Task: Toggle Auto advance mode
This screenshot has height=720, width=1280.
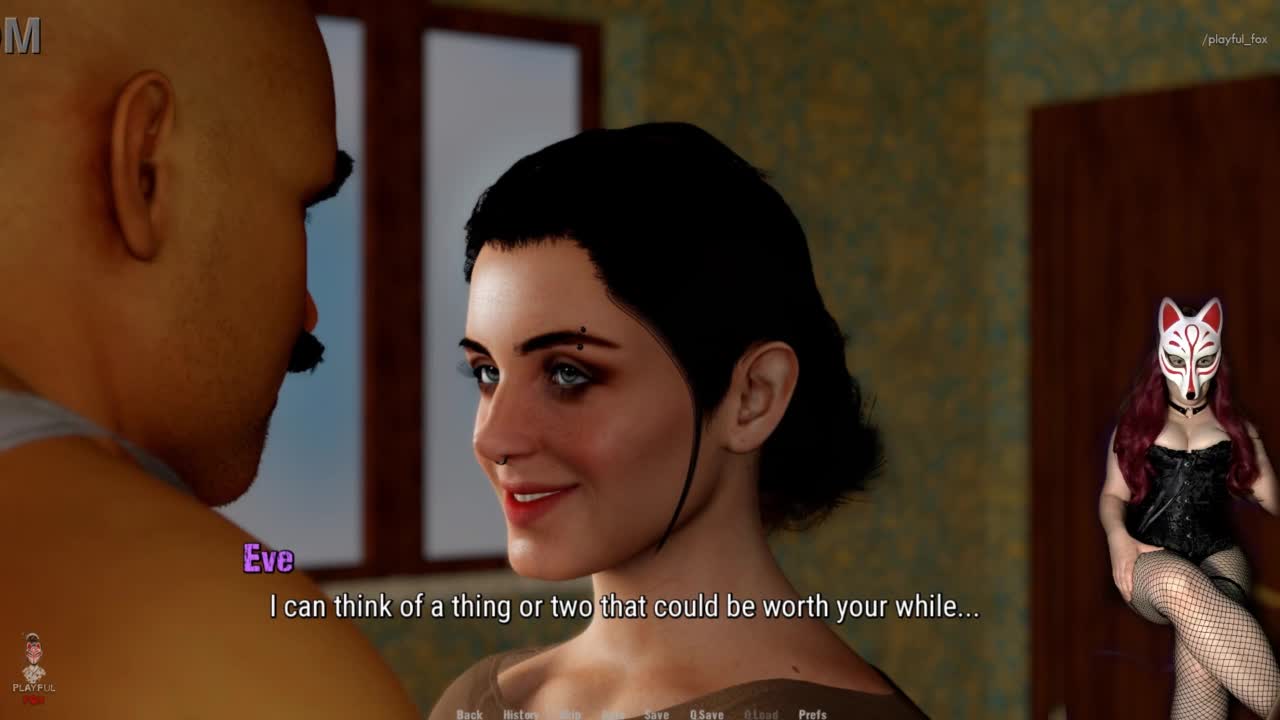Action: tap(613, 714)
